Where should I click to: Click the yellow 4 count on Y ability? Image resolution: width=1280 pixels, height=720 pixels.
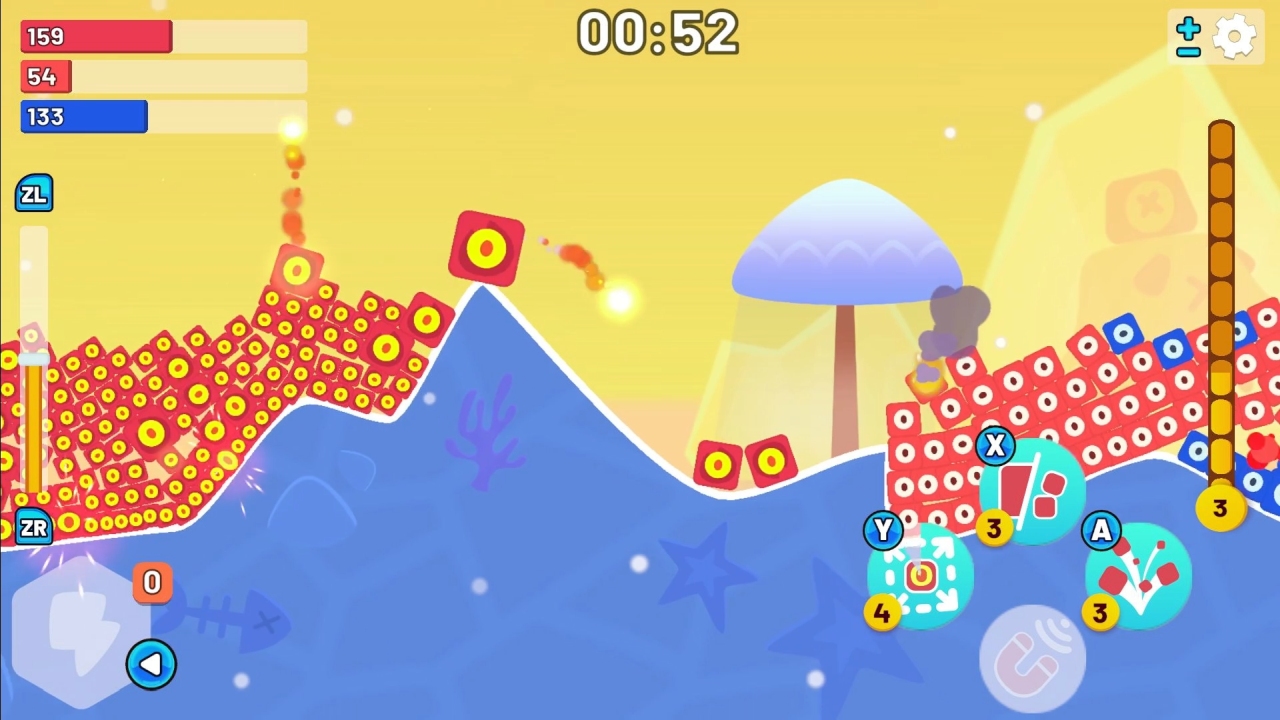[x=883, y=613]
